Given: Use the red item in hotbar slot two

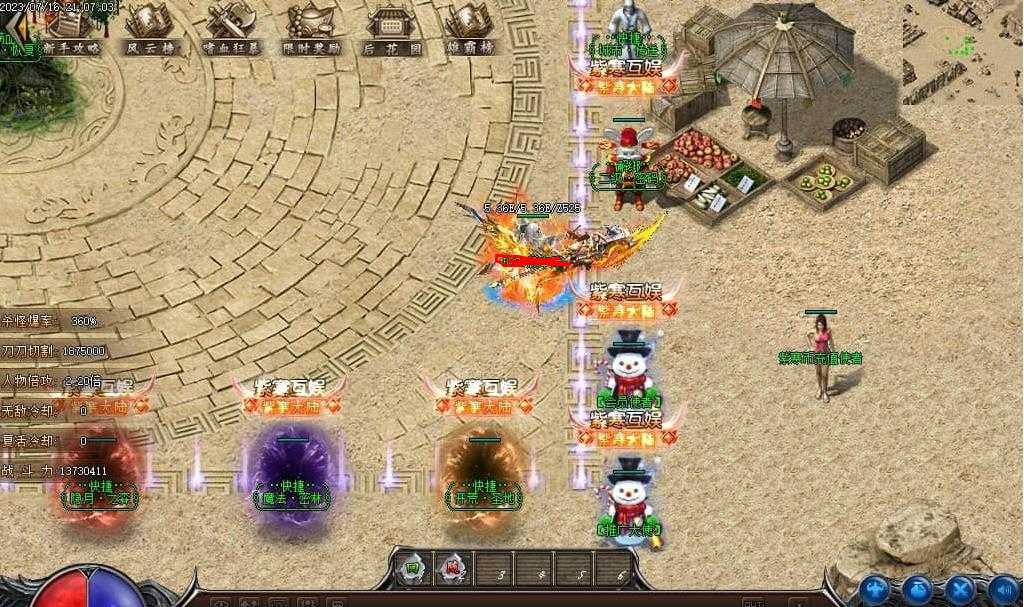Looking at the screenshot, I should [x=452, y=570].
